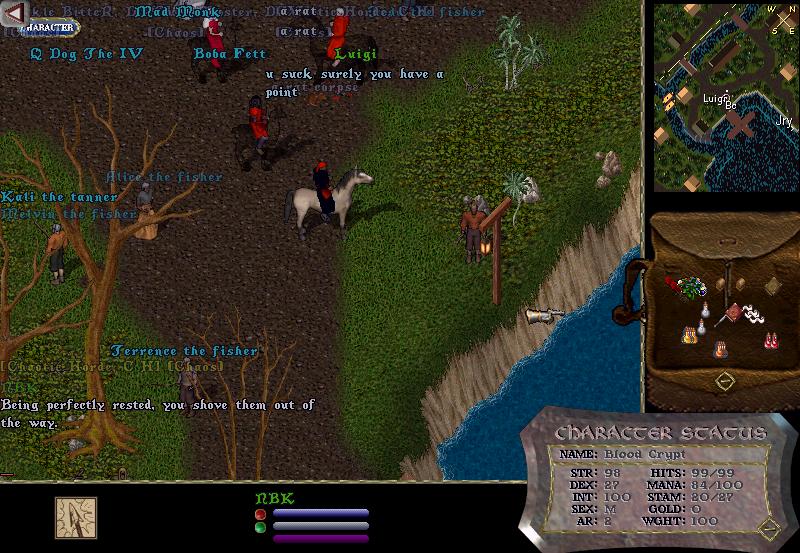Click the back arrow button
This screenshot has height=553, width=800.
(14, 12)
